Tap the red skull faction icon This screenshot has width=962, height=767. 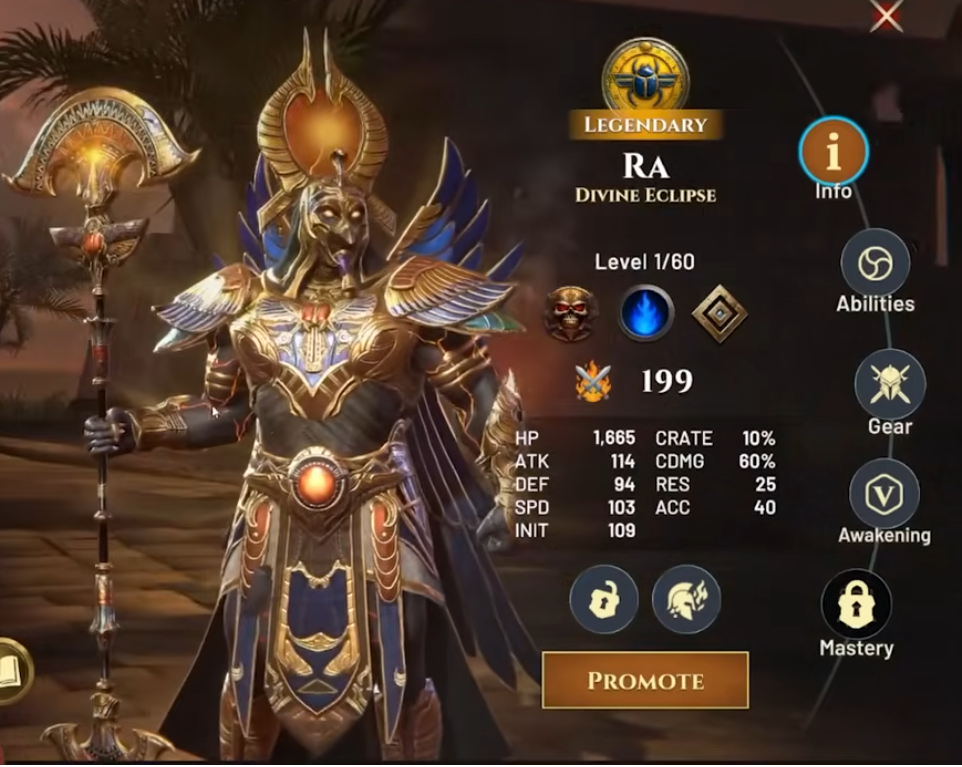(571, 314)
